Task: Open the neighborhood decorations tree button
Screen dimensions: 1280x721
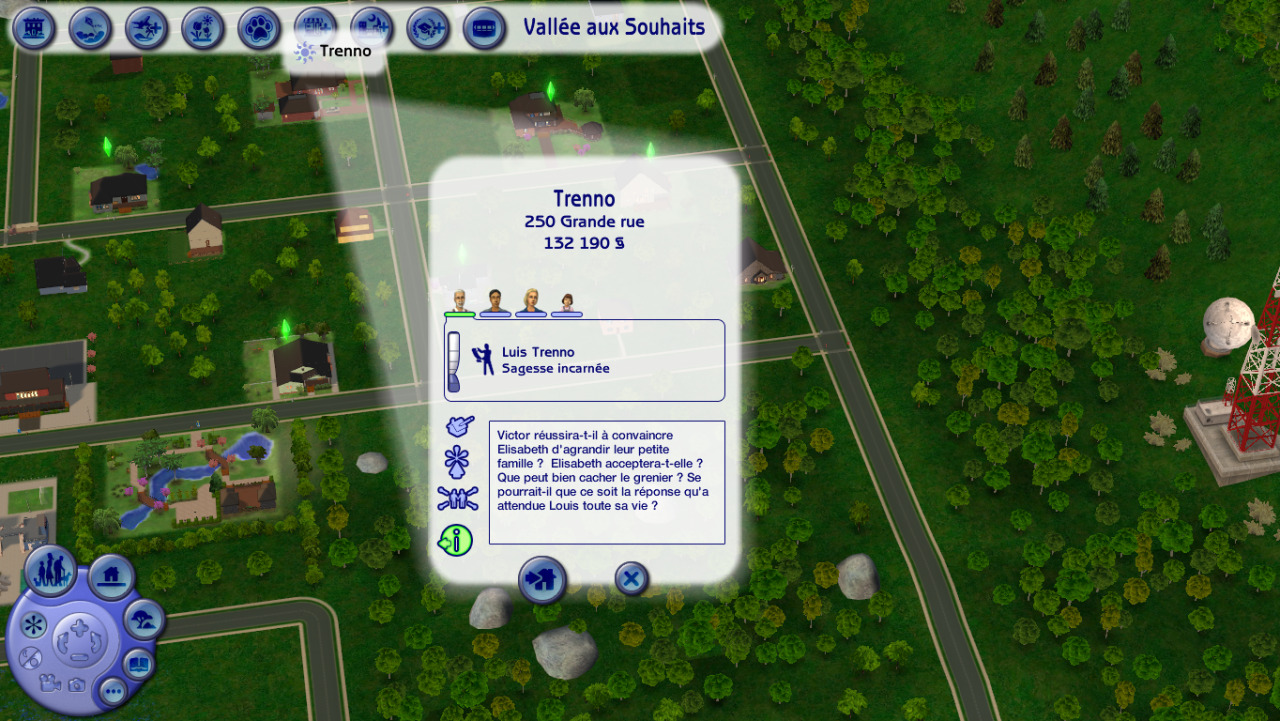Action: [x=144, y=620]
